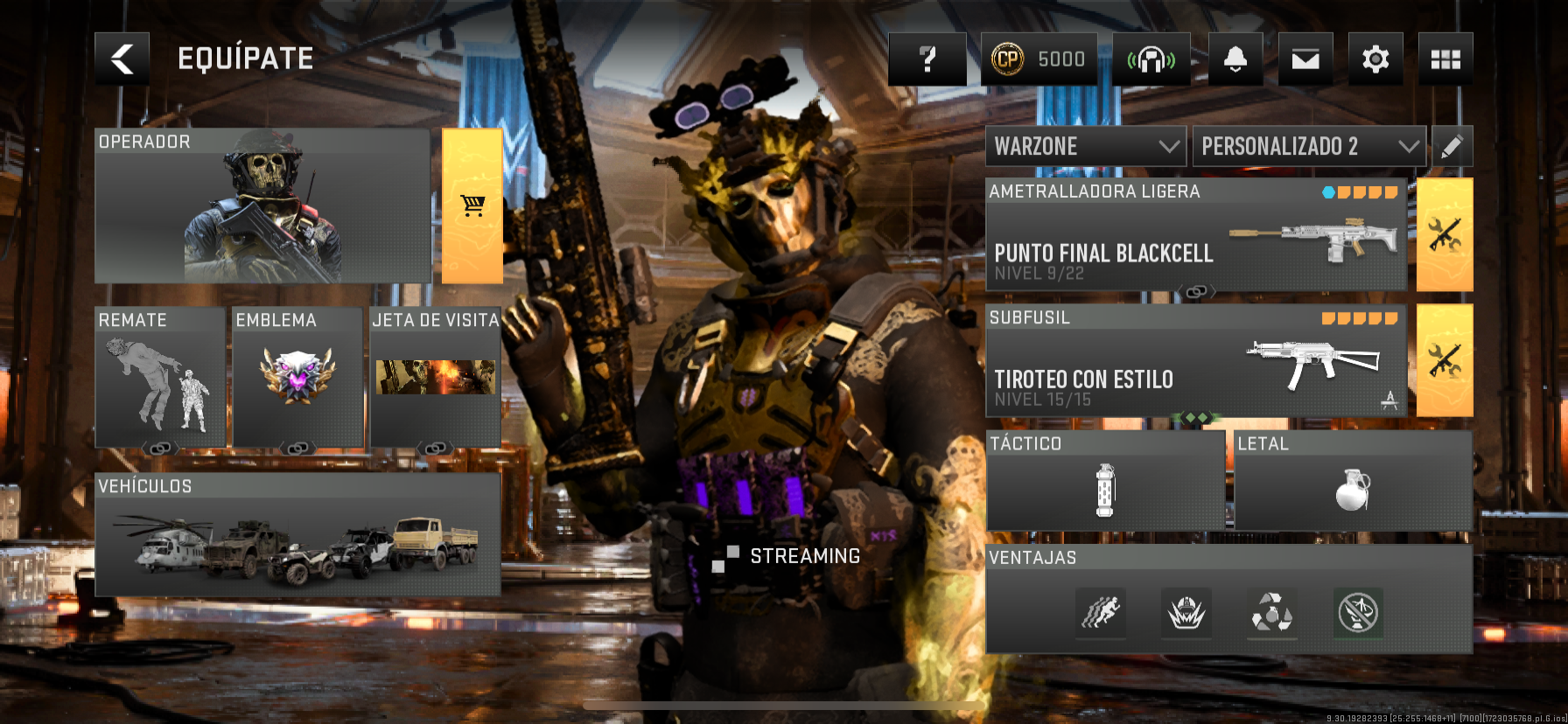
Task: Expand the Warzone mode dropdown
Action: 1085,146
